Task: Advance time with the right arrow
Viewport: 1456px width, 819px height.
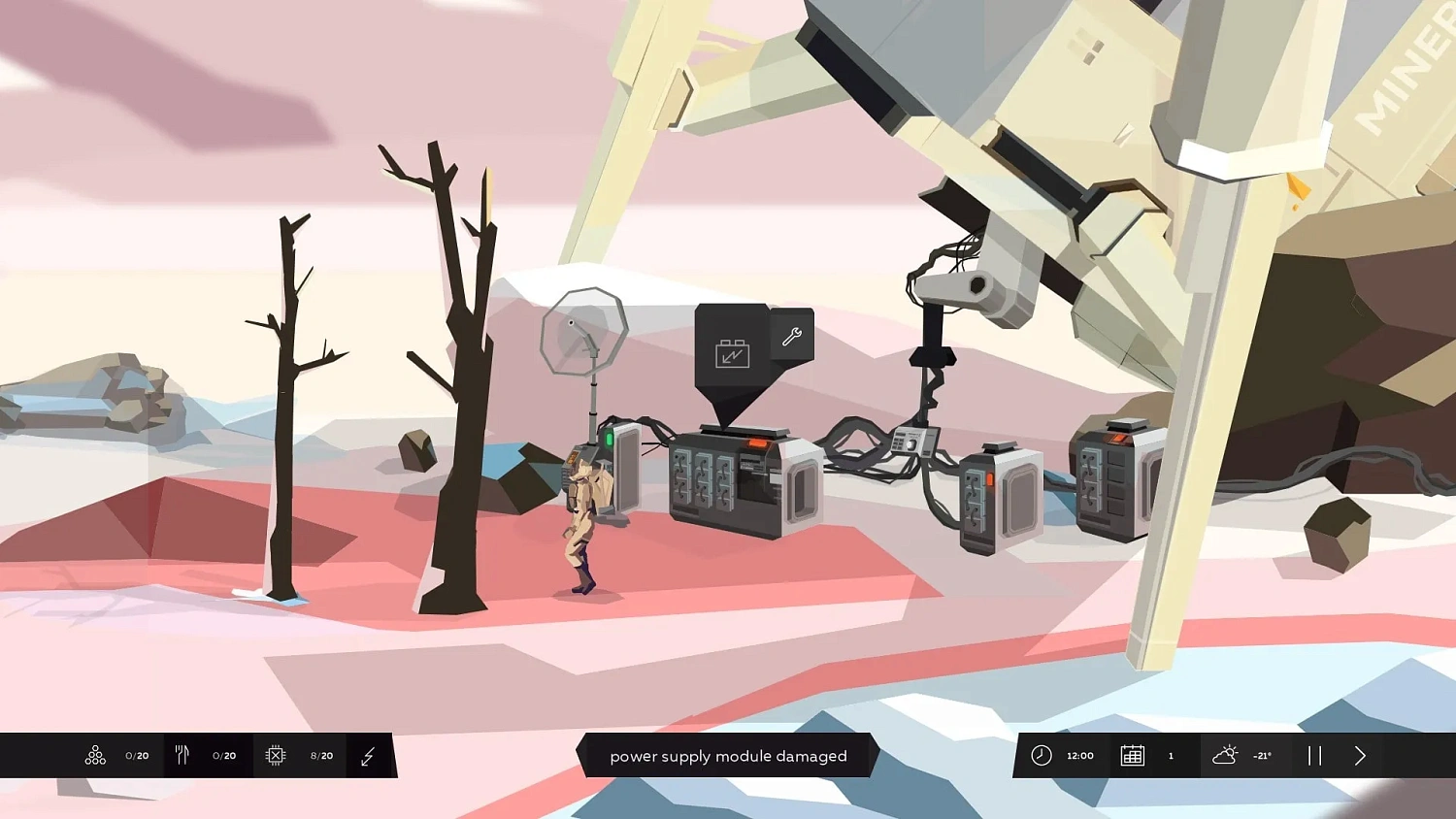Action: 1360,755
